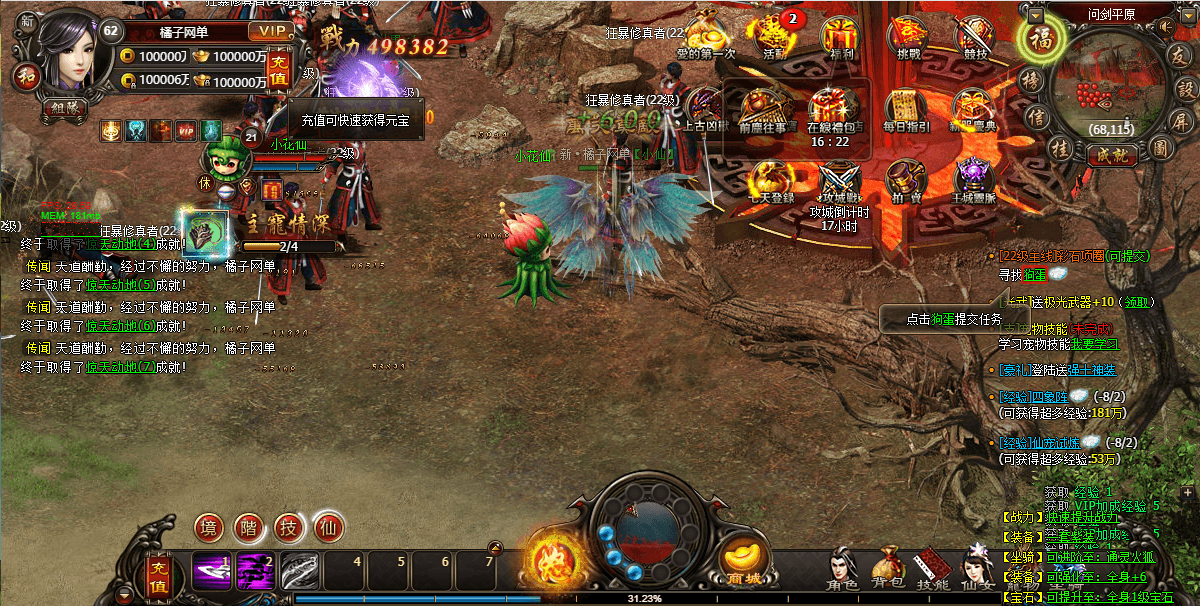This screenshot has width=1200, height=606.
Task: Open the 福利 welfare gift icon
Action: point(839,37)
